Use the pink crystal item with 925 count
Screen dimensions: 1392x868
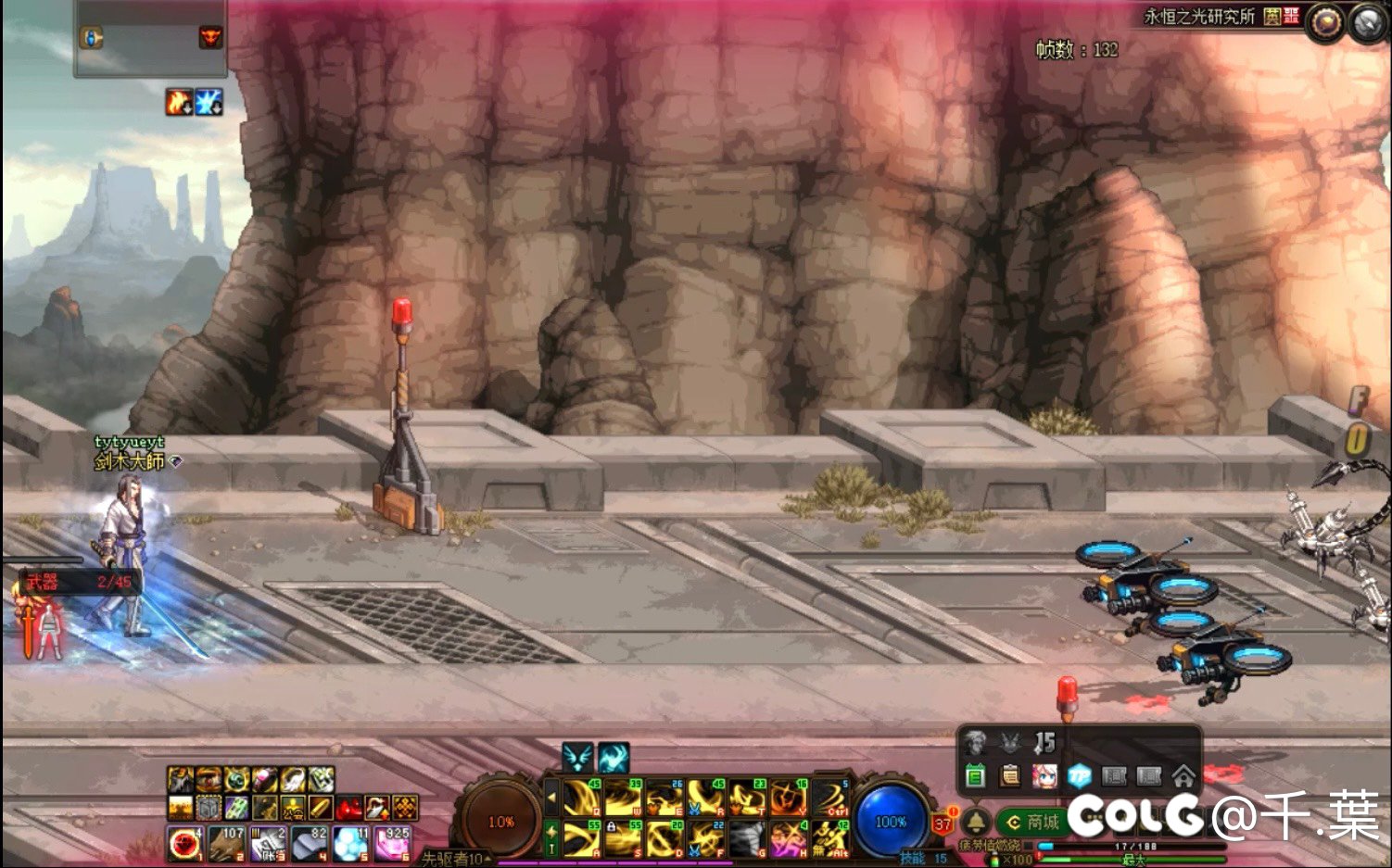pyautogui.click(x=393, y=843)
